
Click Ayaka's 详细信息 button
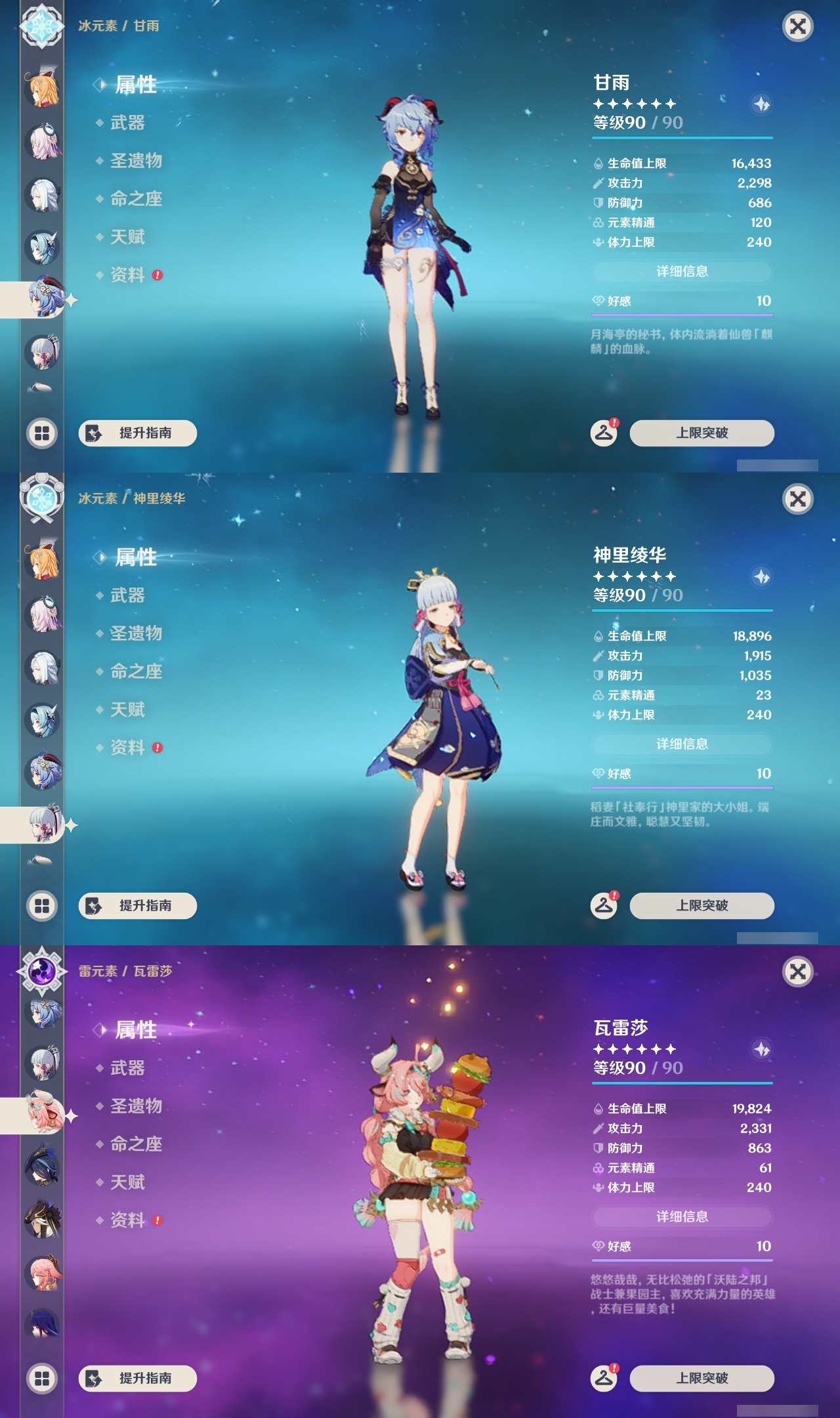[x=682, y=744]
